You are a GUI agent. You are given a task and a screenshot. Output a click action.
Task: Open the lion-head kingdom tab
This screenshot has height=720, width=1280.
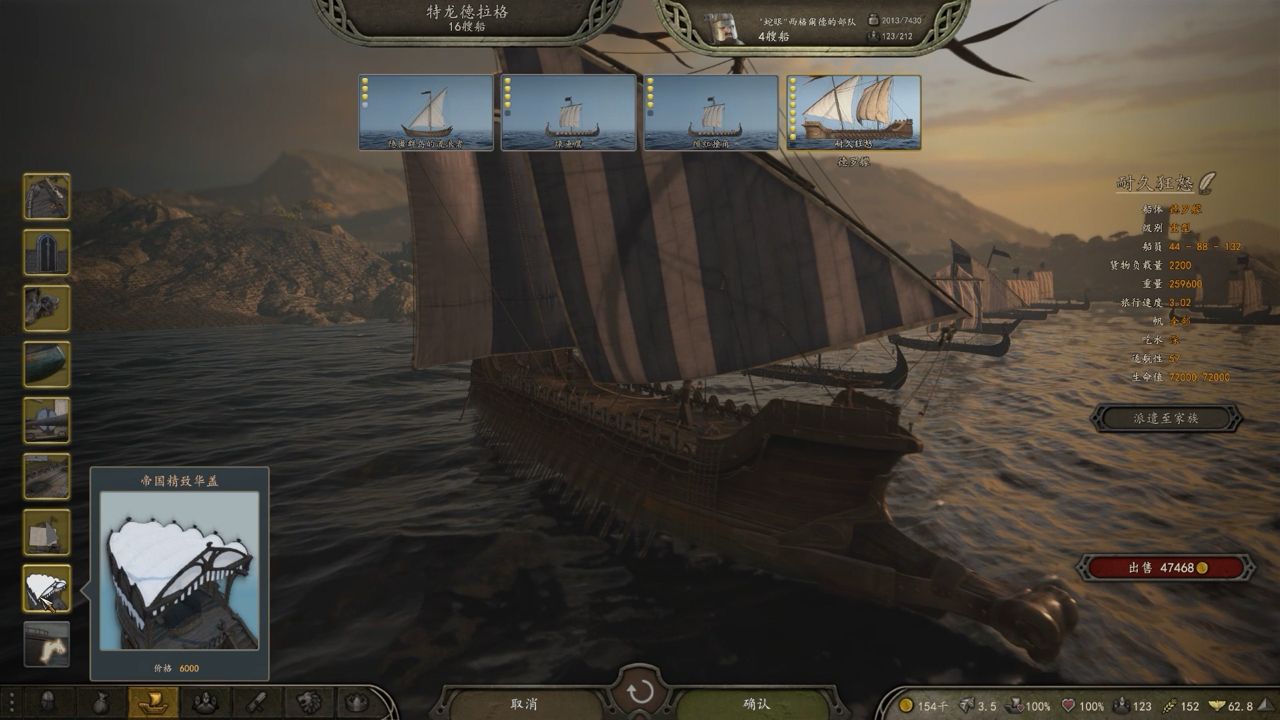pos(309,703)
